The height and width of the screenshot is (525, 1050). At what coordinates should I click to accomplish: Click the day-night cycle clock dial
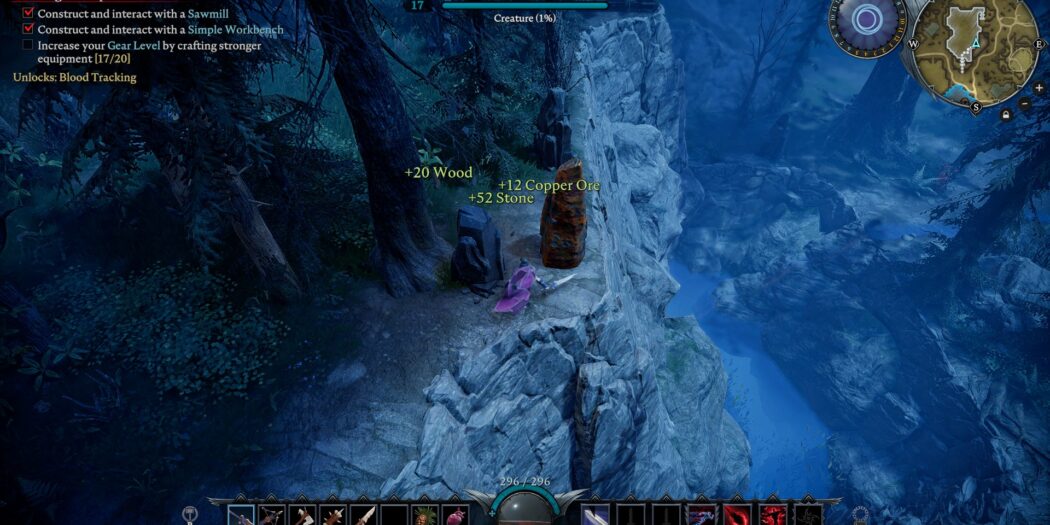866,20
